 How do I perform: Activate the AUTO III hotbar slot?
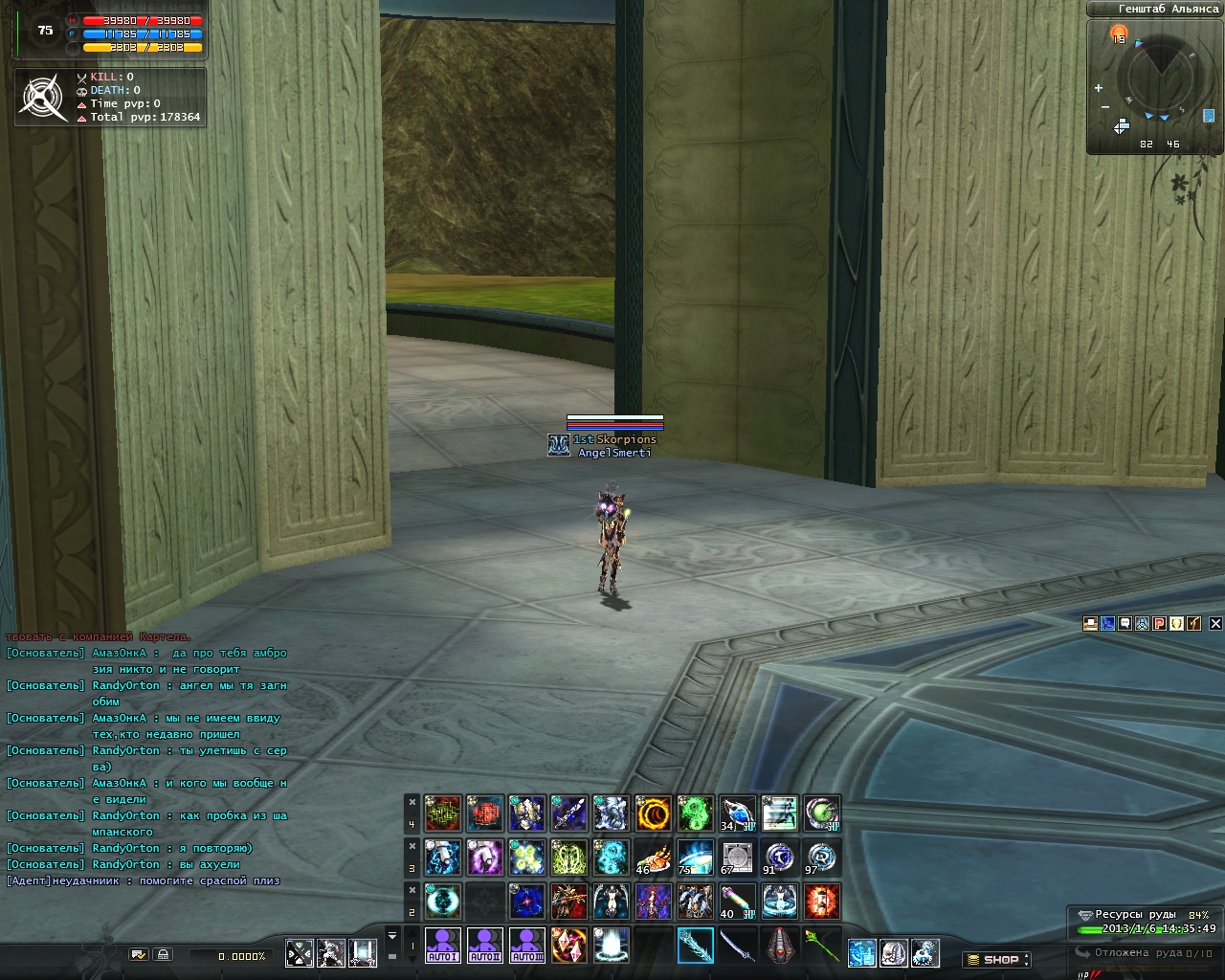click(x=527, y=946)
